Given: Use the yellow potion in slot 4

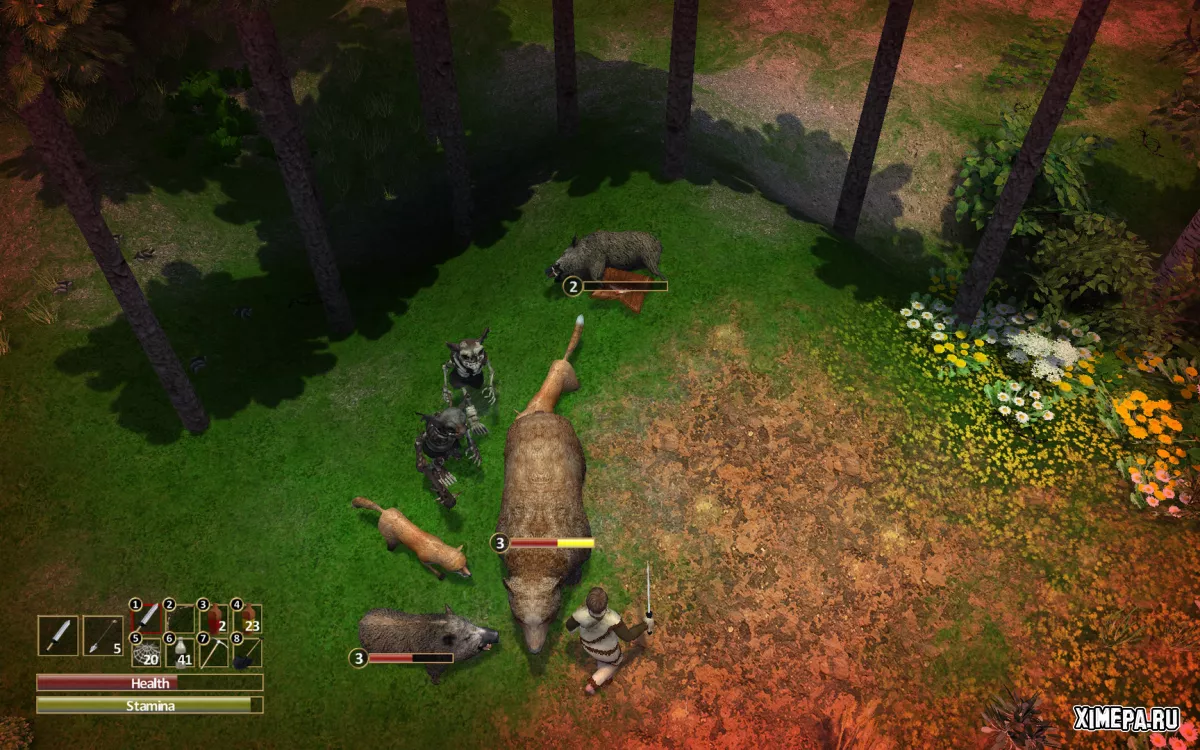Looking at the screenshot, I should coord(247,619).
